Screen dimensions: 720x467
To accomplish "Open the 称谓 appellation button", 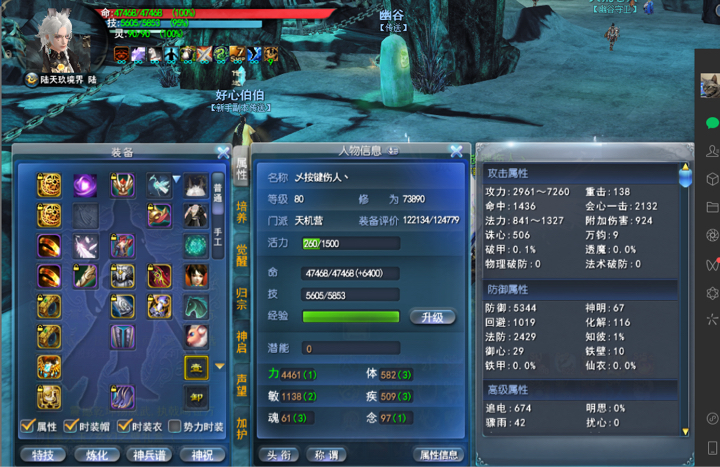I will click(329, 455).
